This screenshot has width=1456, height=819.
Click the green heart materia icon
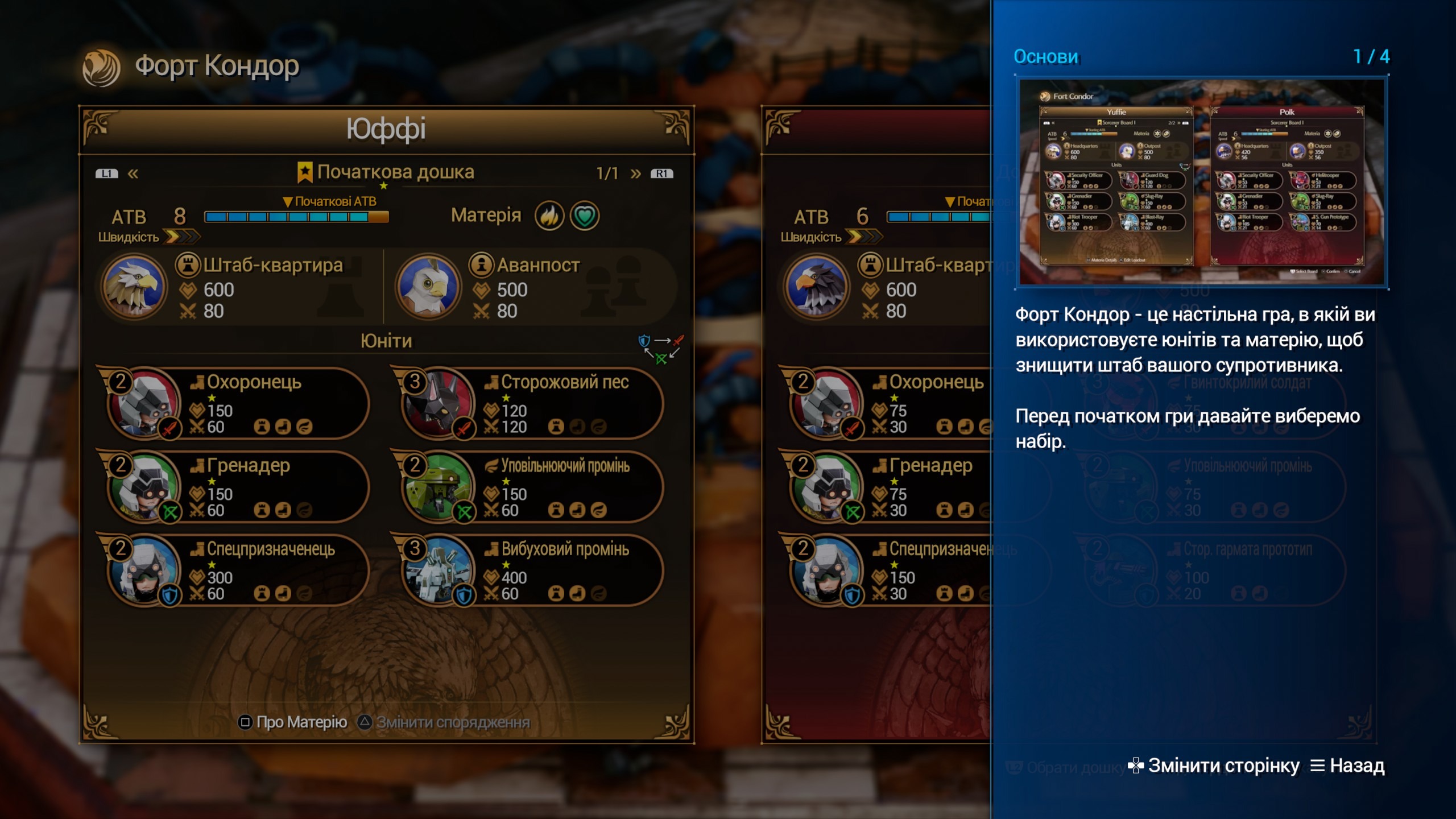[585, 216]
